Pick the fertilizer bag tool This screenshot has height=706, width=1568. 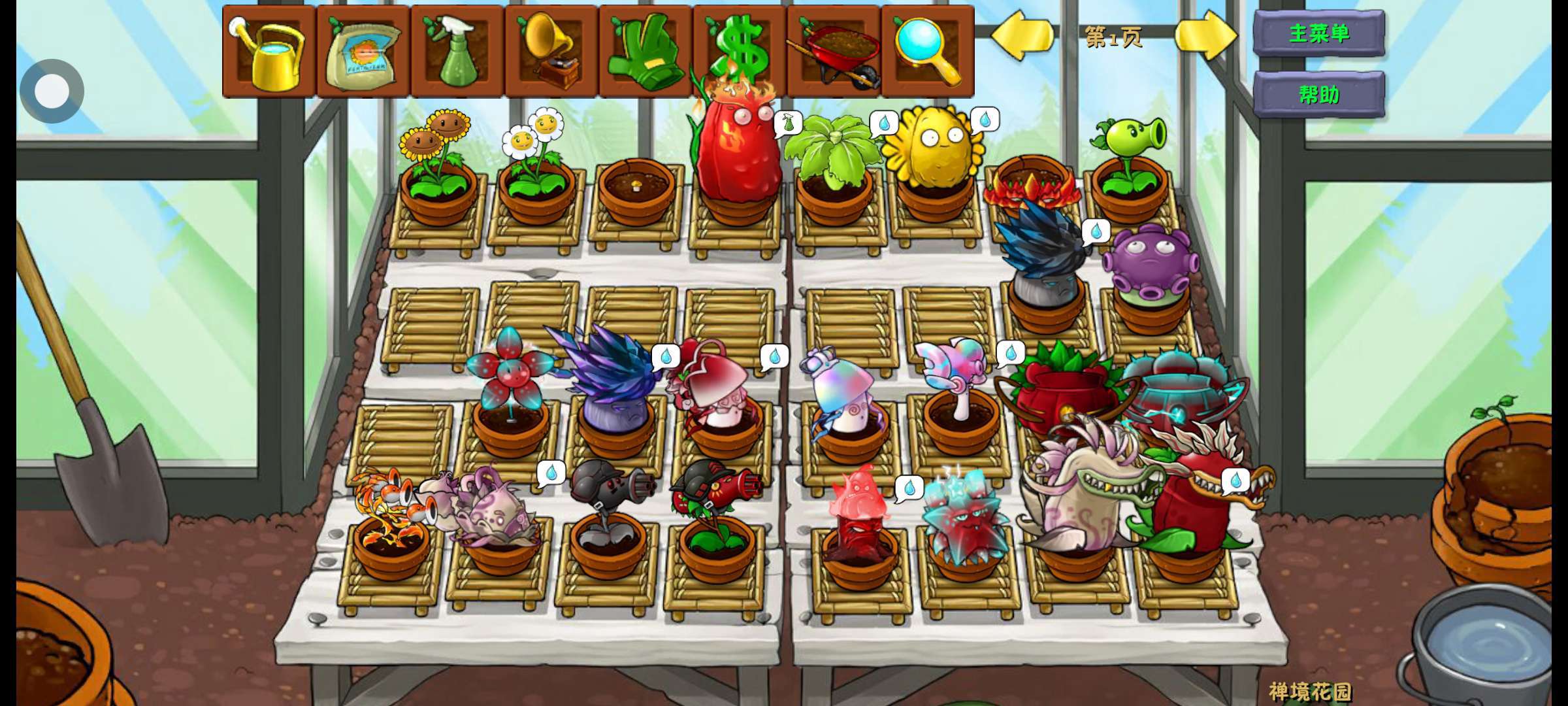(363, 51)
